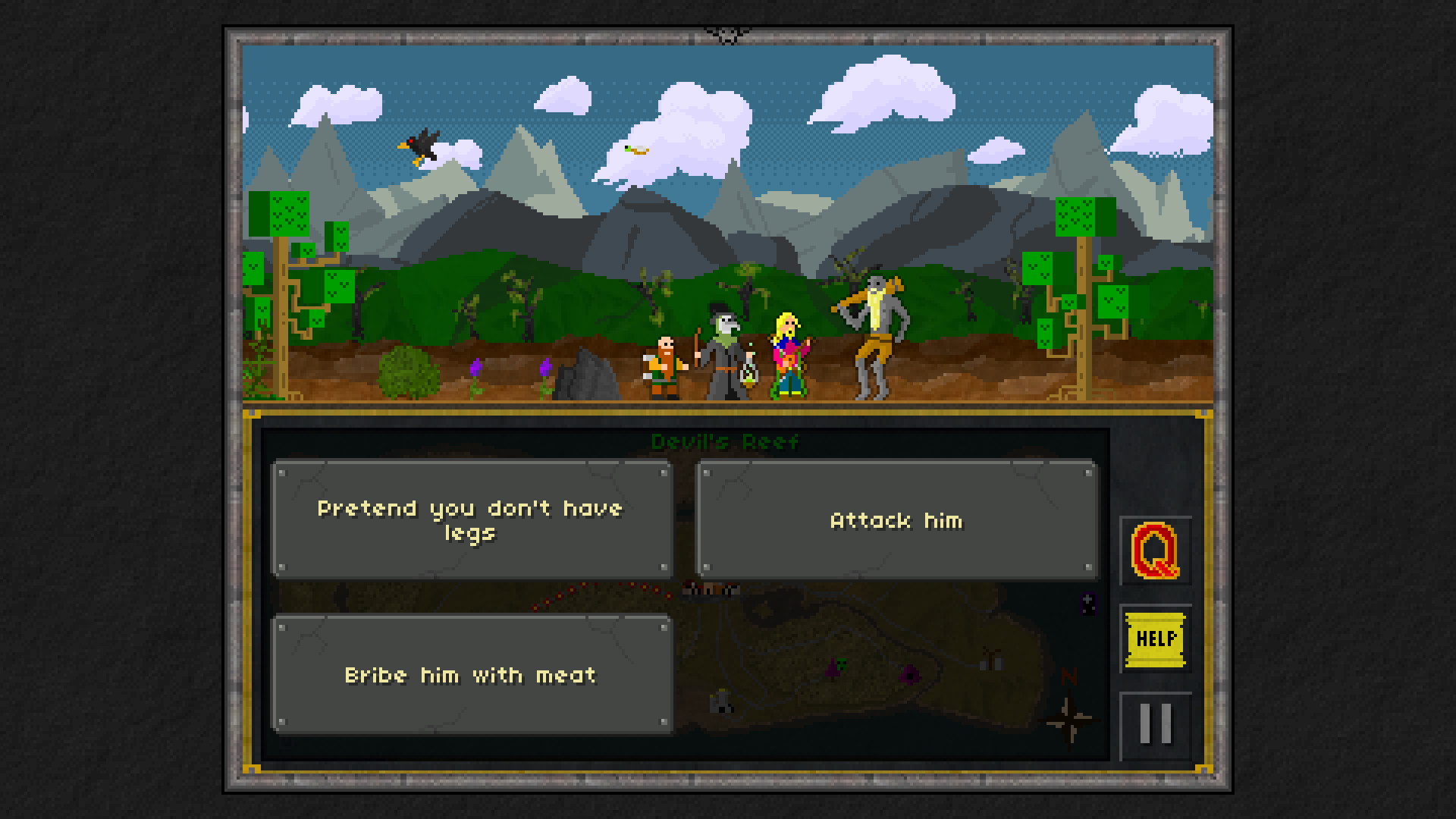
Task: Select the green monster marker on the map
Action: click(840, 664)
